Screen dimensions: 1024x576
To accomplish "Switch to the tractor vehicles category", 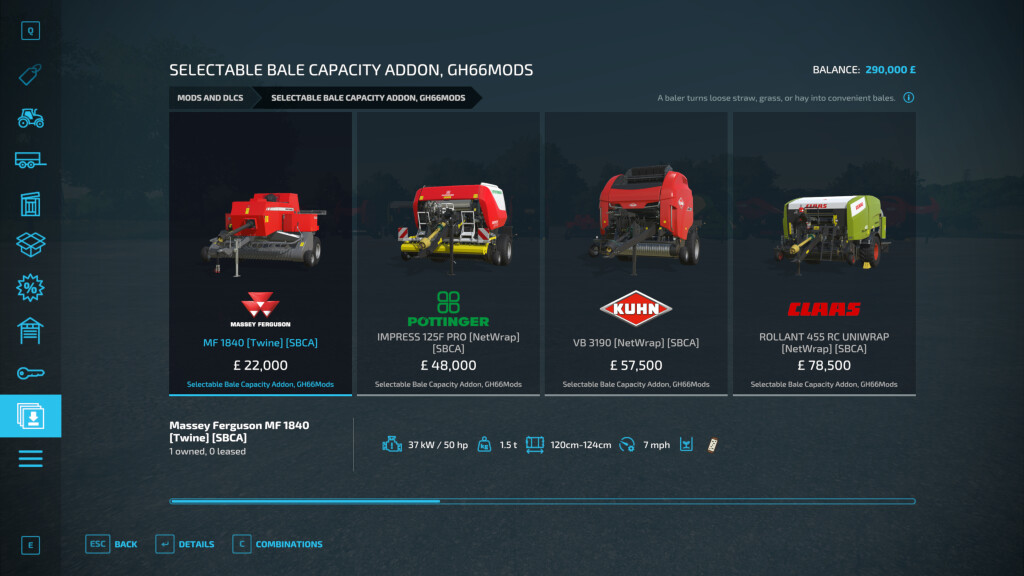I will 30,117.
